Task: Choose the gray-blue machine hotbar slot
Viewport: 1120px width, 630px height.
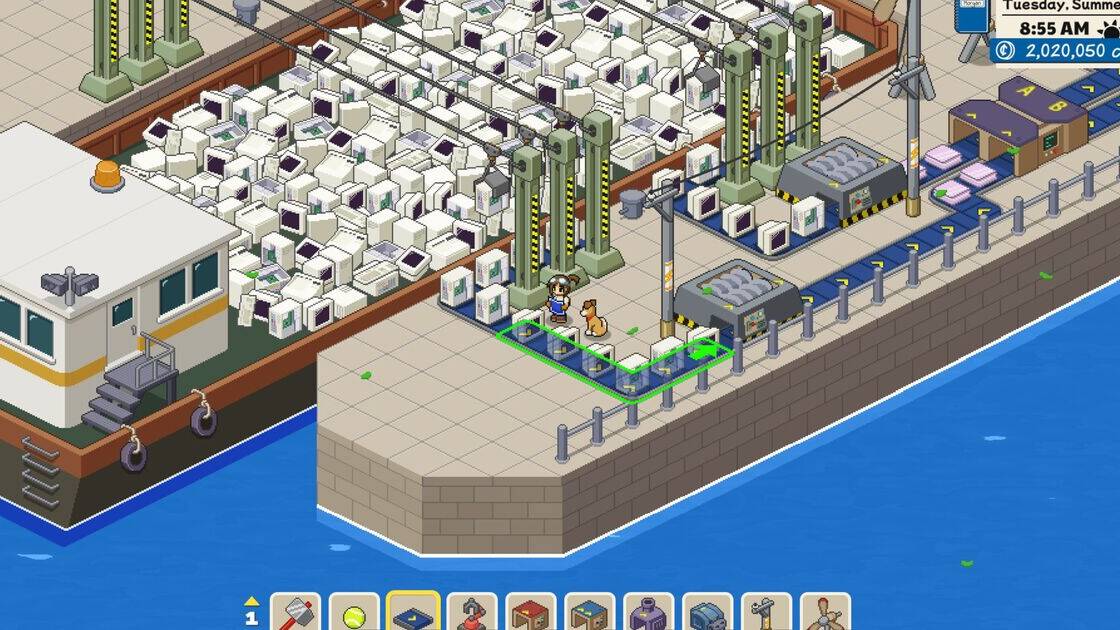Action: (x=708, y=613)
